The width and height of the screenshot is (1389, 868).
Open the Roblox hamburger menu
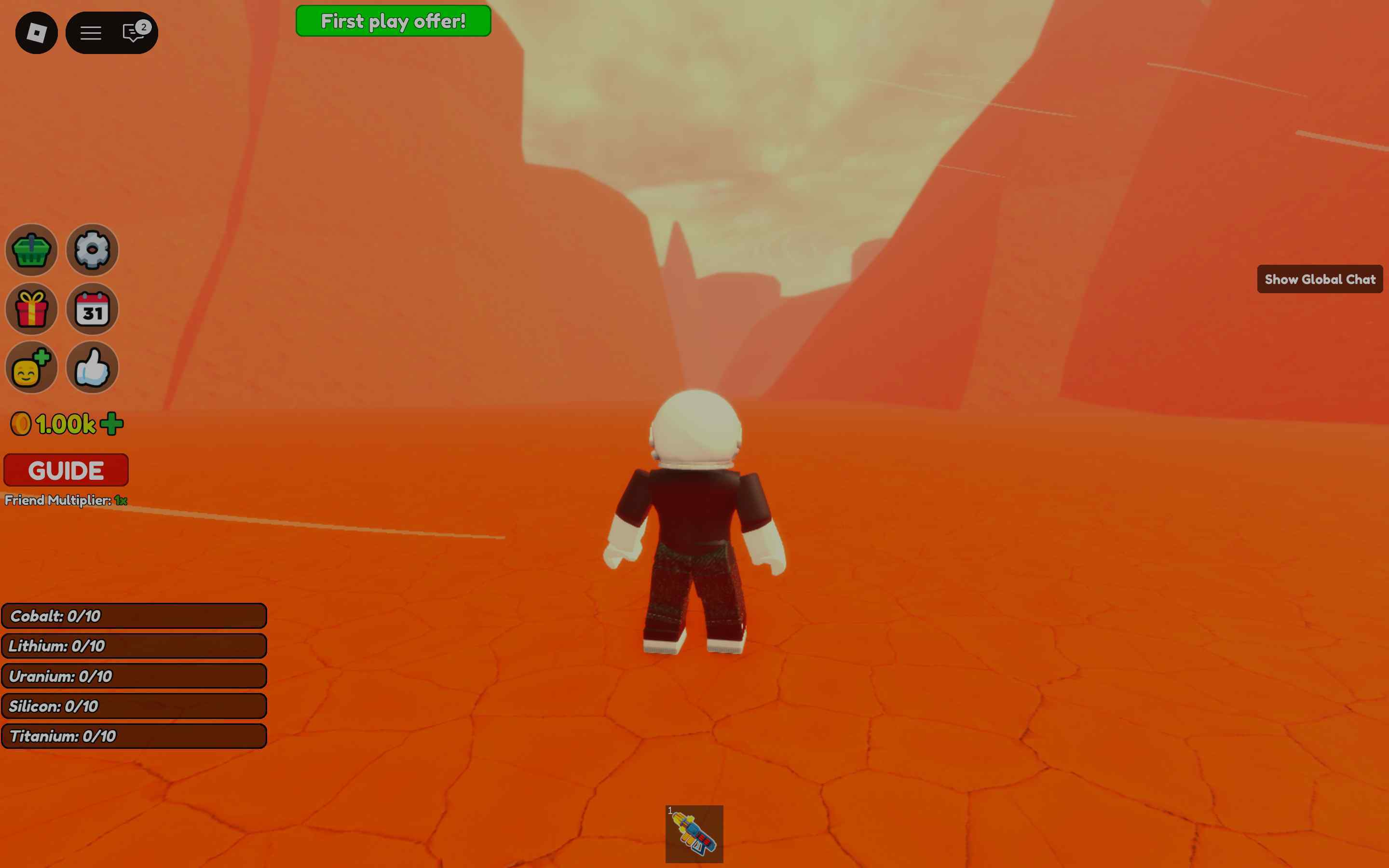90,33
